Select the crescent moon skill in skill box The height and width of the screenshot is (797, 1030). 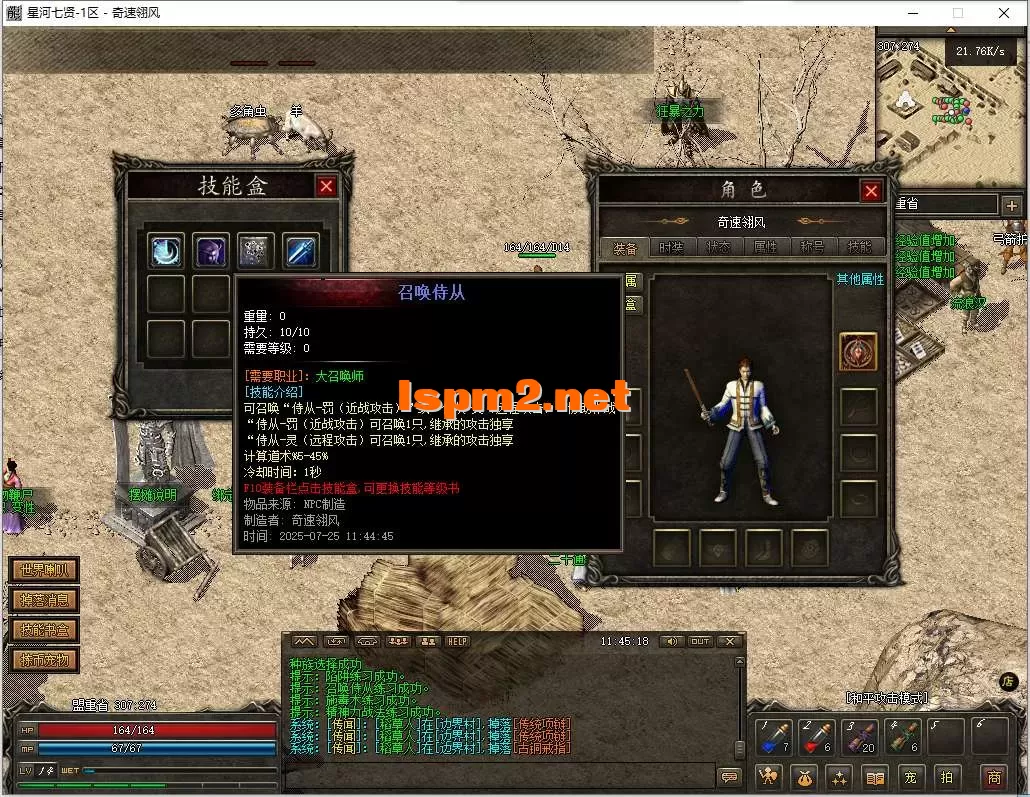coord(167,250)
